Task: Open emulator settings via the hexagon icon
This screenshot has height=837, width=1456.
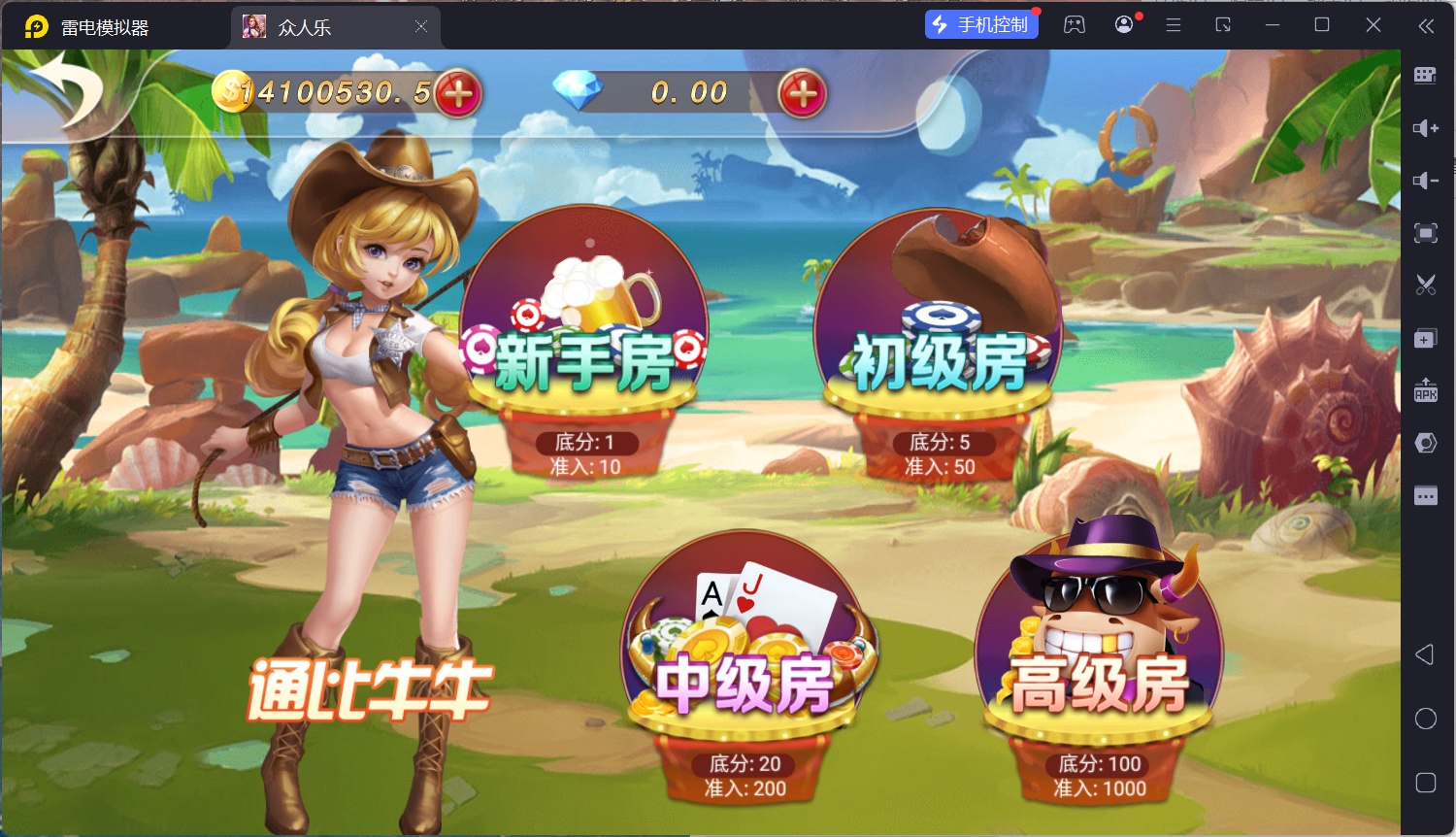Action: click(x=1425, y=442)
